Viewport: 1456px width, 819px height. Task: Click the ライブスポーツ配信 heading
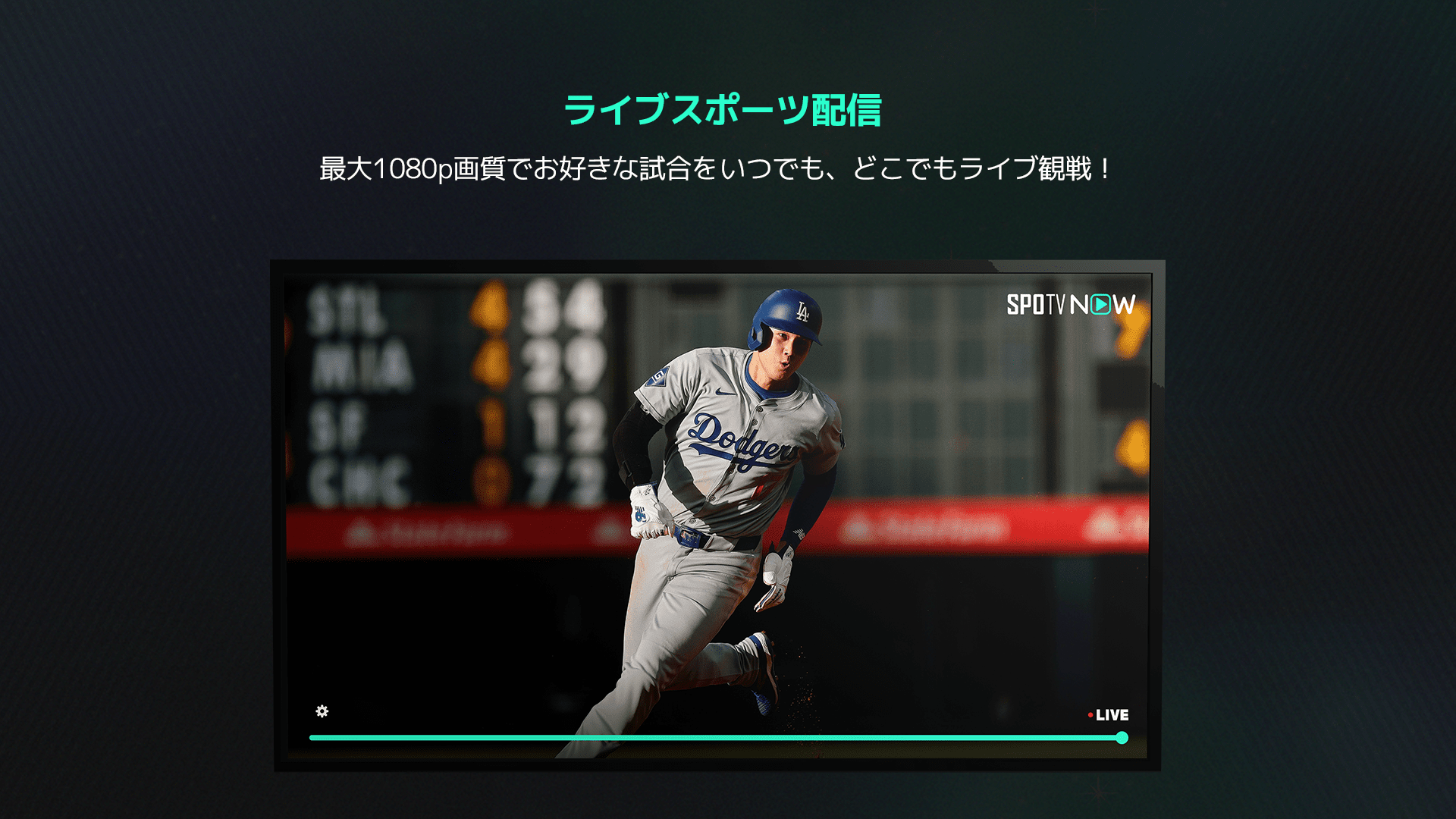[727, 108]
